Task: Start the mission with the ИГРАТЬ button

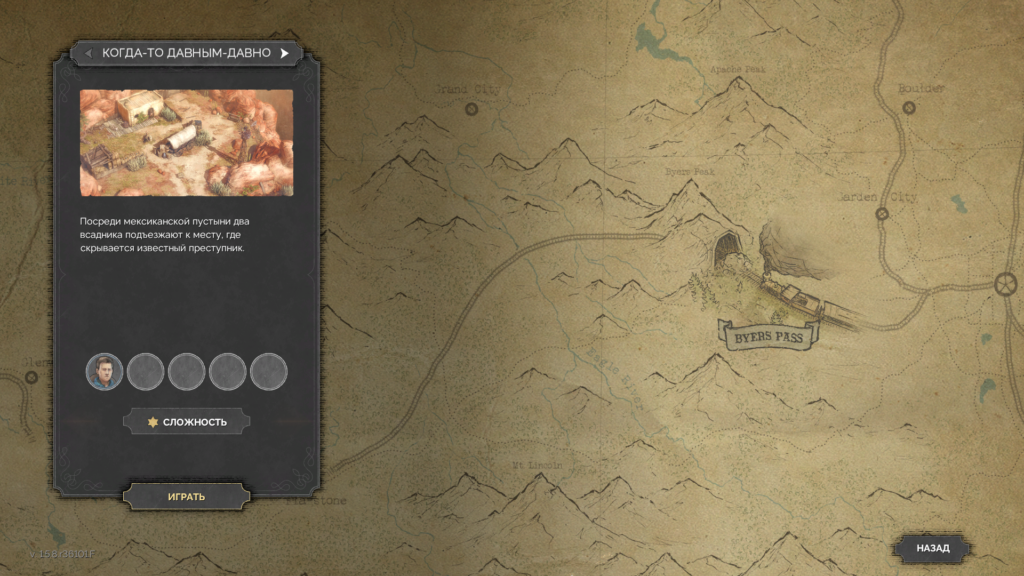Action: click(186, 496)
